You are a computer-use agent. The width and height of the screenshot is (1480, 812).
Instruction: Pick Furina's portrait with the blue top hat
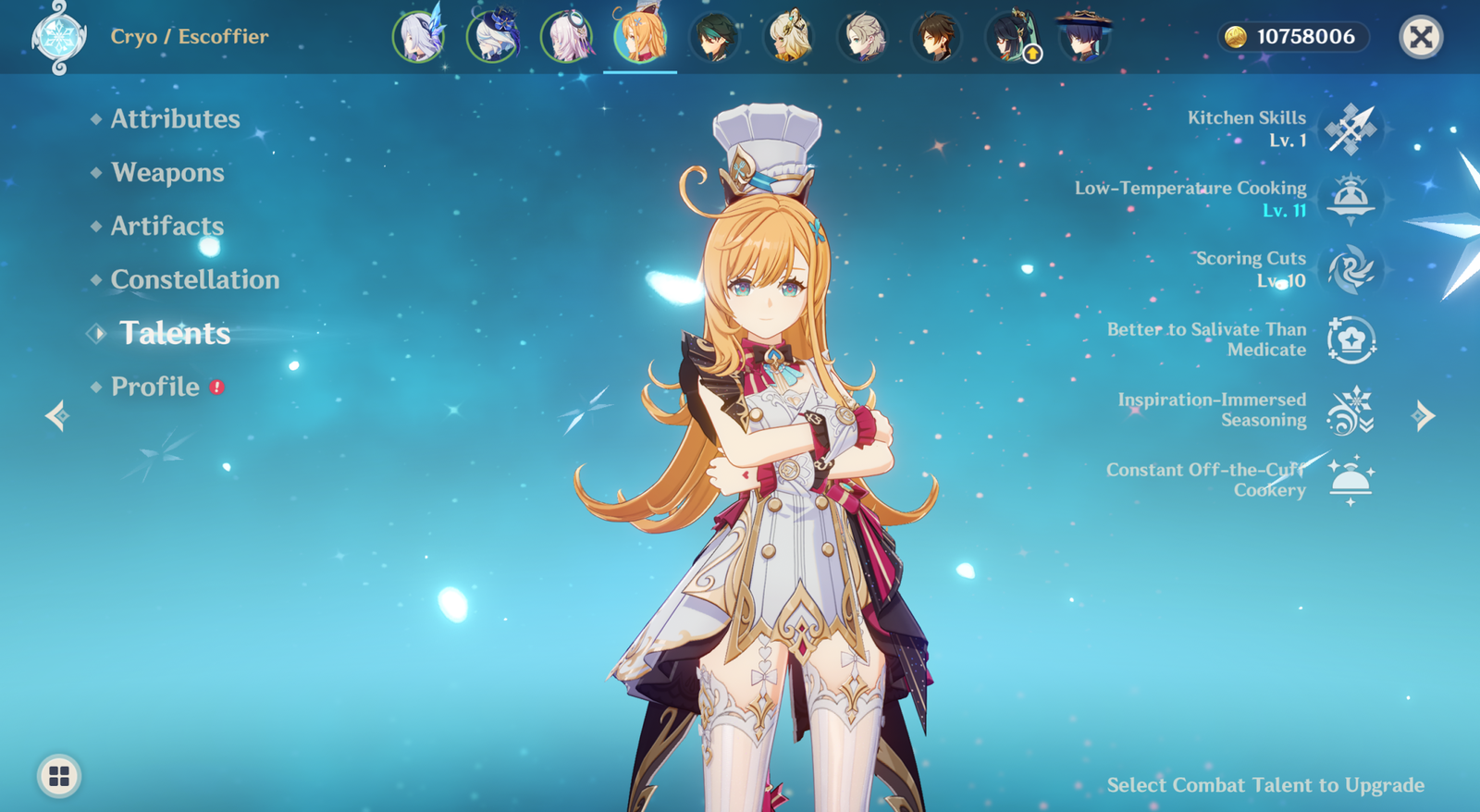click(x=492, y=38)
